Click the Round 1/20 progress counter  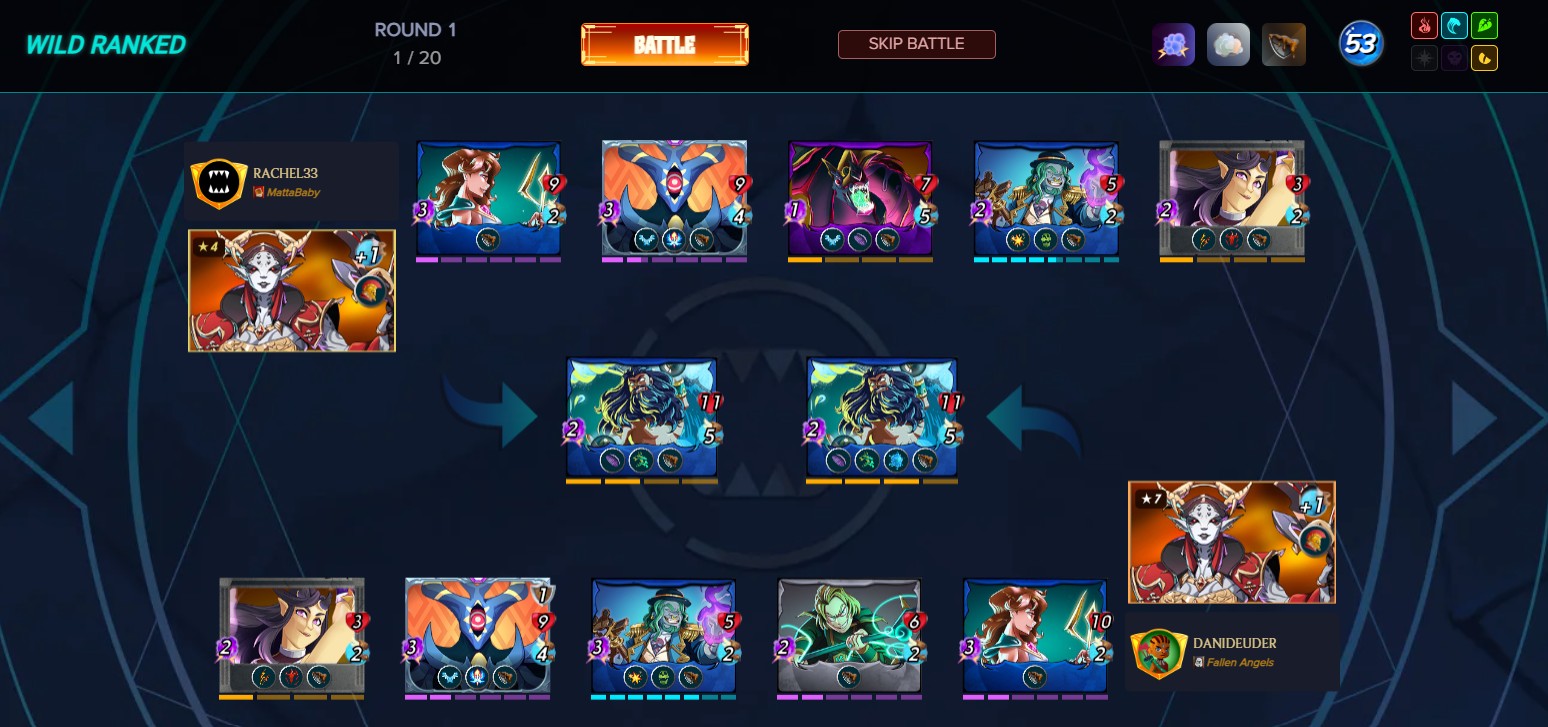[414, 44]
